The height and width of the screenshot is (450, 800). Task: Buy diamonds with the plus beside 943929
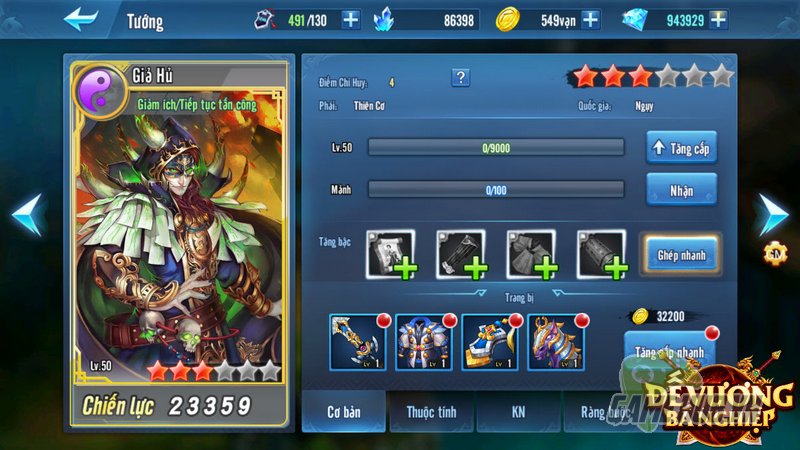(717, 19)
